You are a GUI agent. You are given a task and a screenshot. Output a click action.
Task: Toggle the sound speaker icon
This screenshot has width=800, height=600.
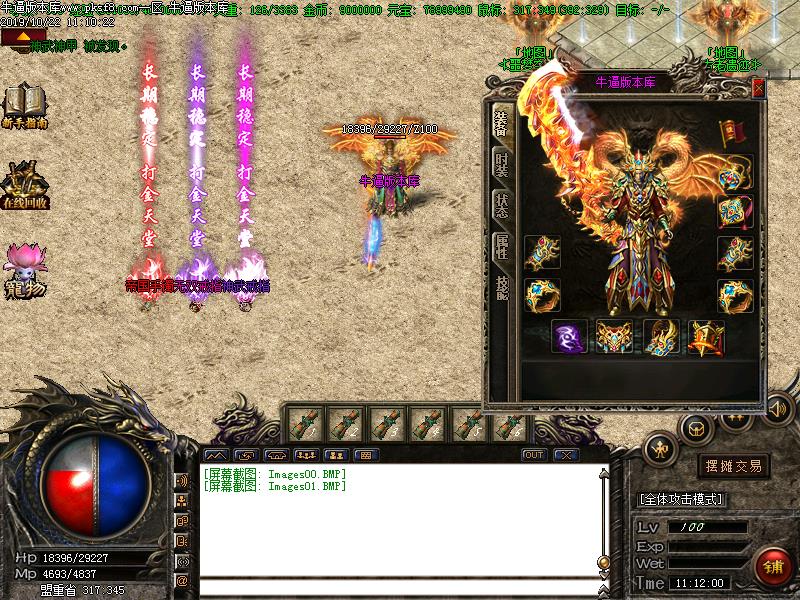coord(775,408)
